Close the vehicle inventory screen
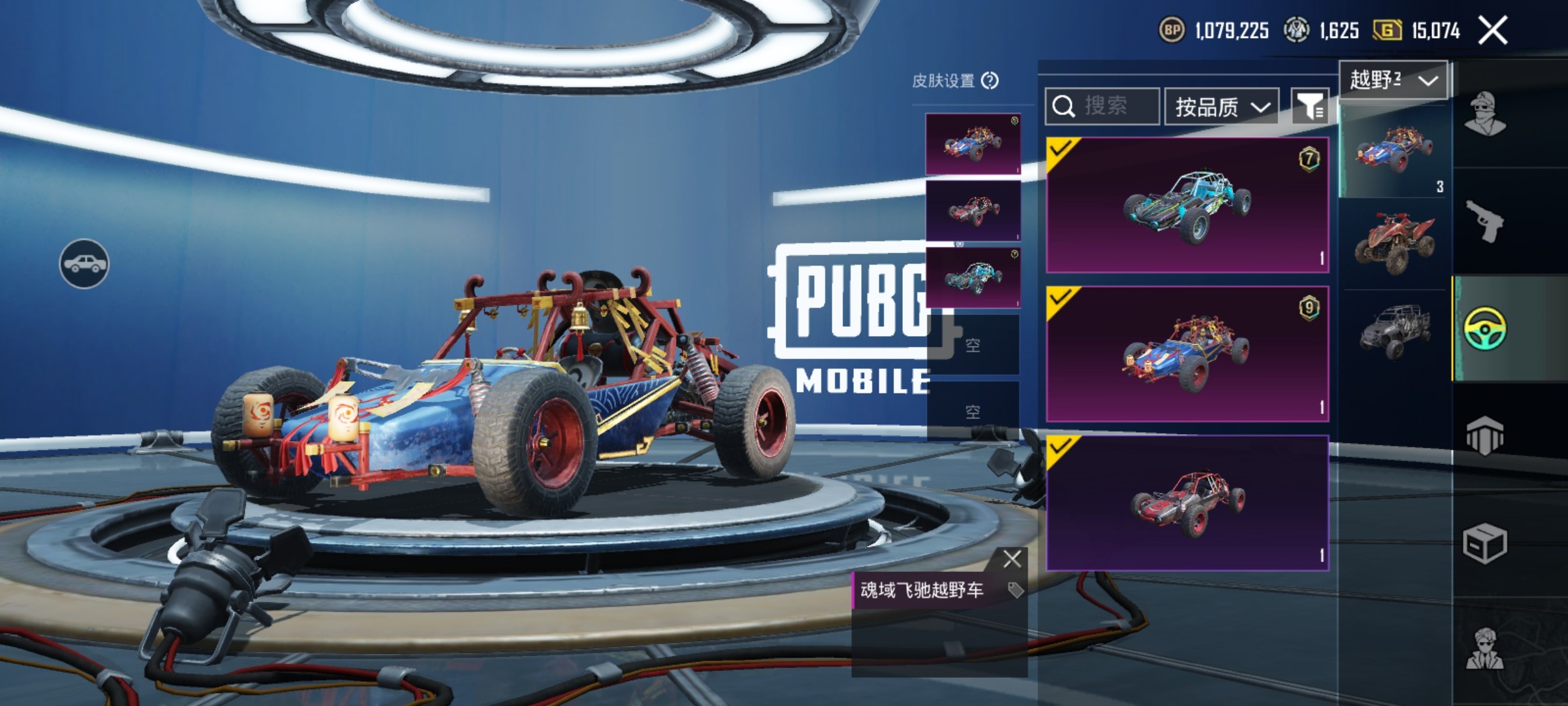Screen dimensions: 1568x706 point(1493,31)
